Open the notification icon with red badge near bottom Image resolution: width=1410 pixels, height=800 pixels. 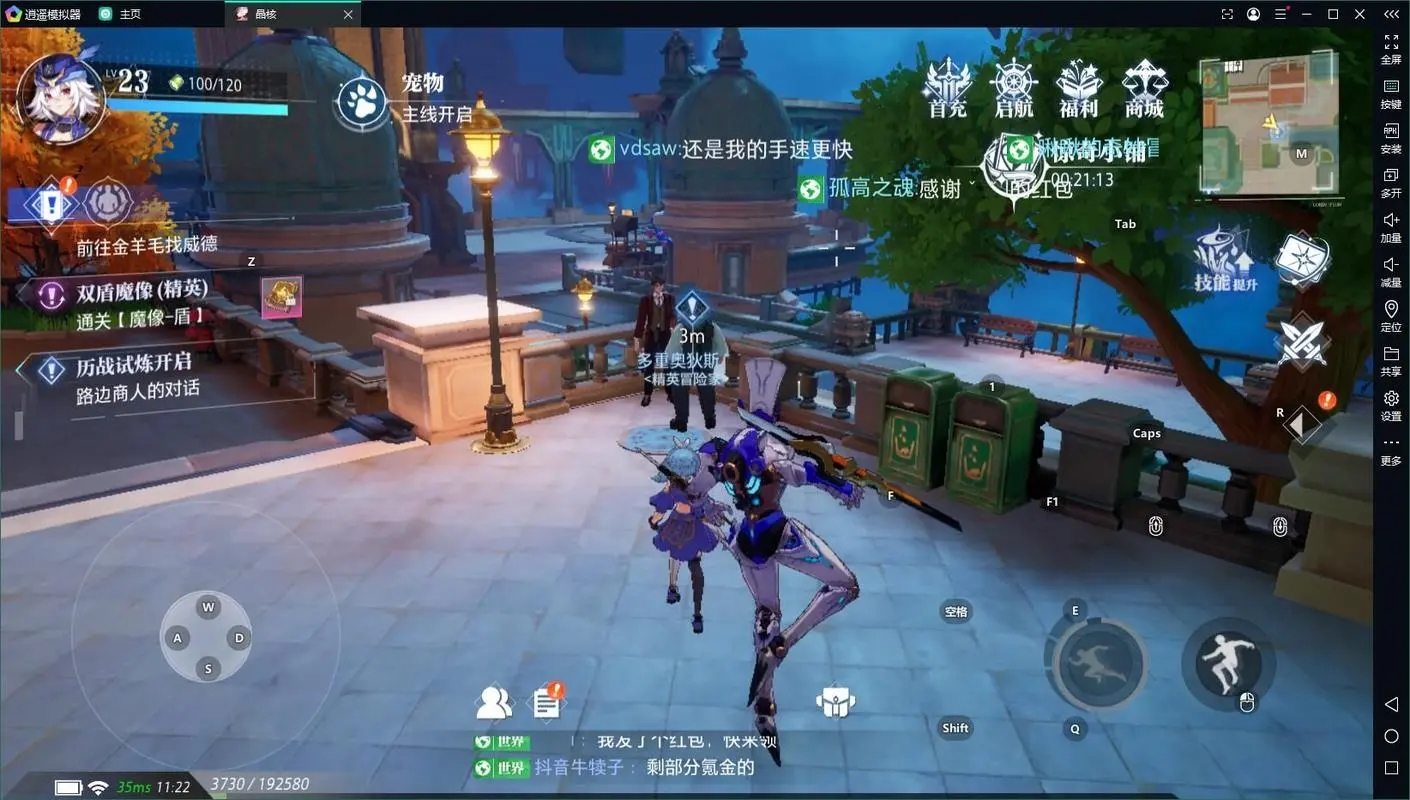pos(546,701)
